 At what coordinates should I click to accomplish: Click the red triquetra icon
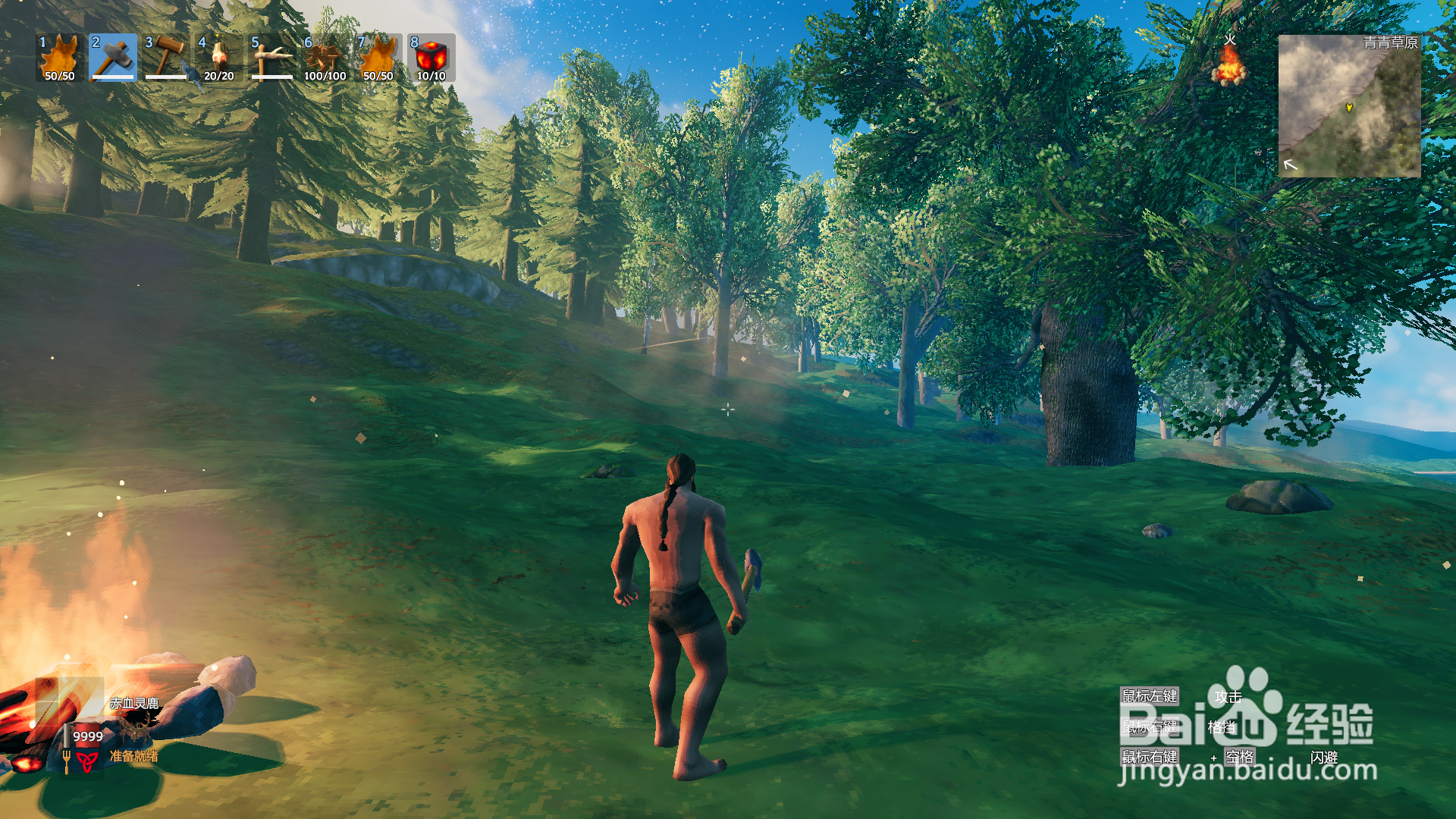point(86,761)
